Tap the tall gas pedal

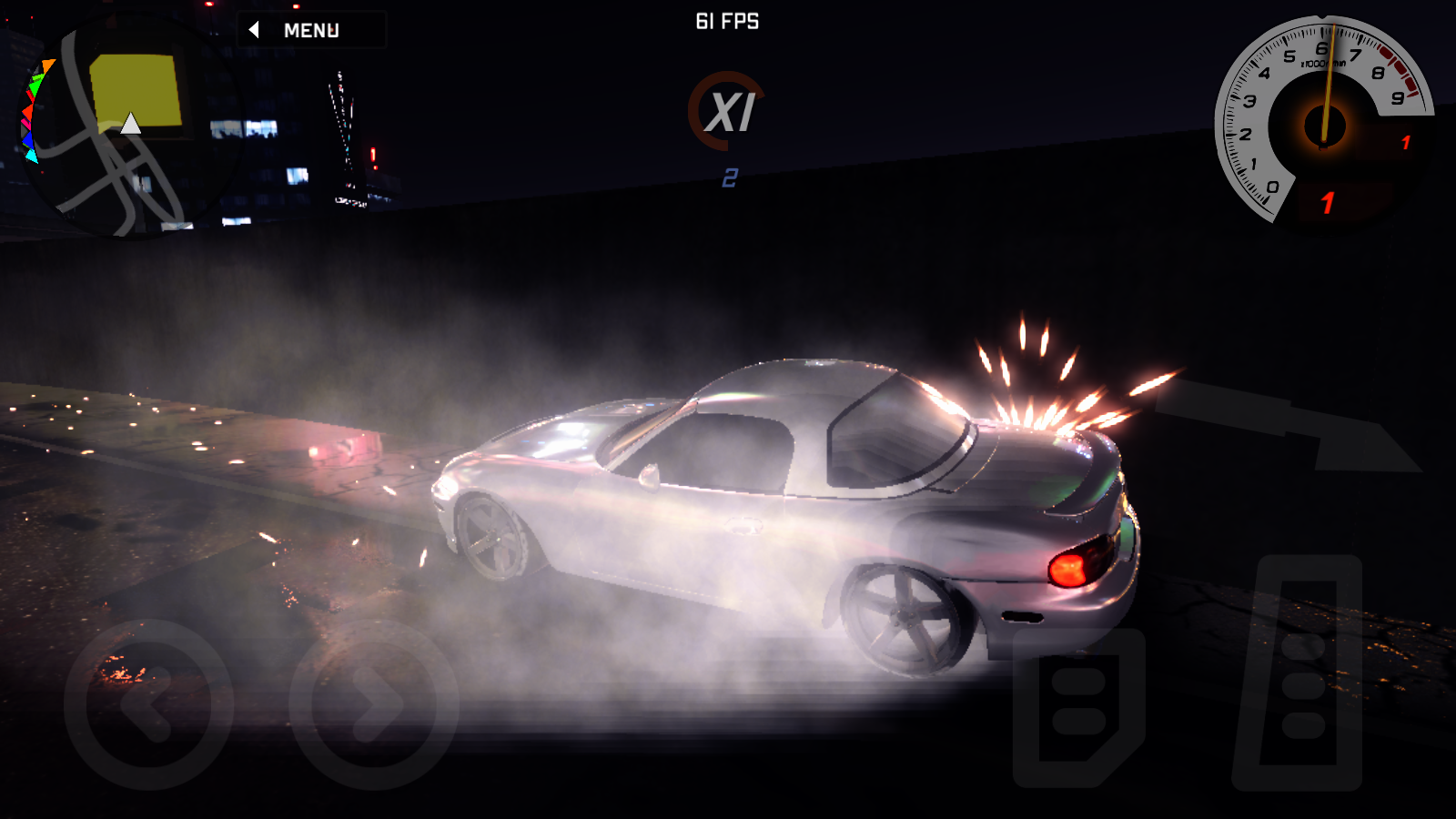(1299, 673)
